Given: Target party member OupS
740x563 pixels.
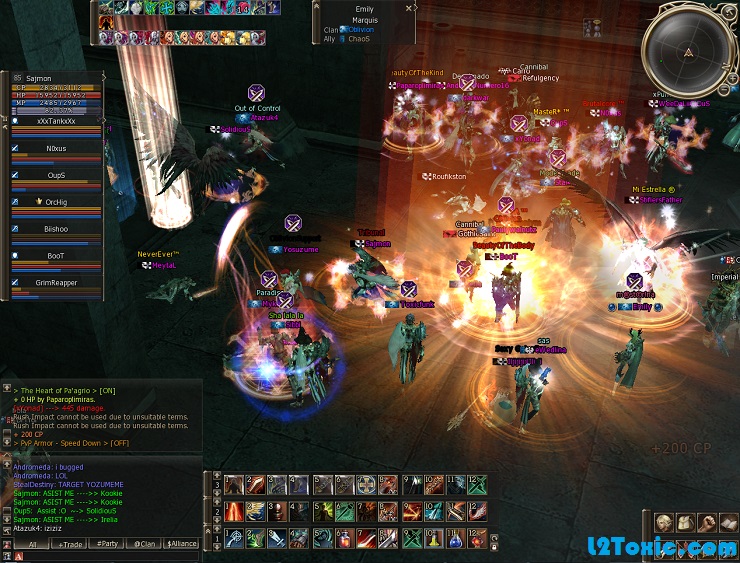Looking at the screenshot, I should [x=56, y=175].
